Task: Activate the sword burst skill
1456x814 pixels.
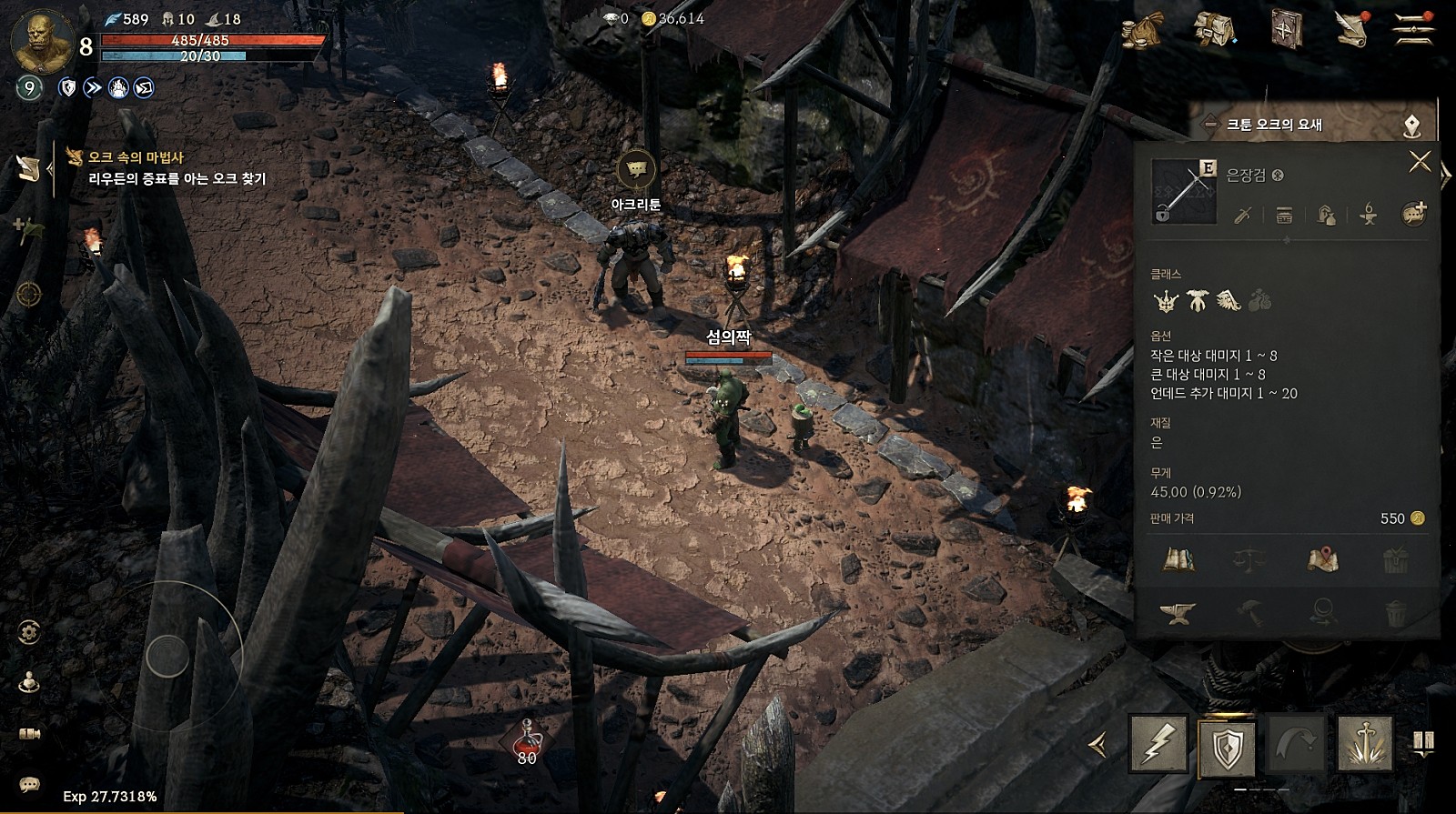Action: [1364, 745]
